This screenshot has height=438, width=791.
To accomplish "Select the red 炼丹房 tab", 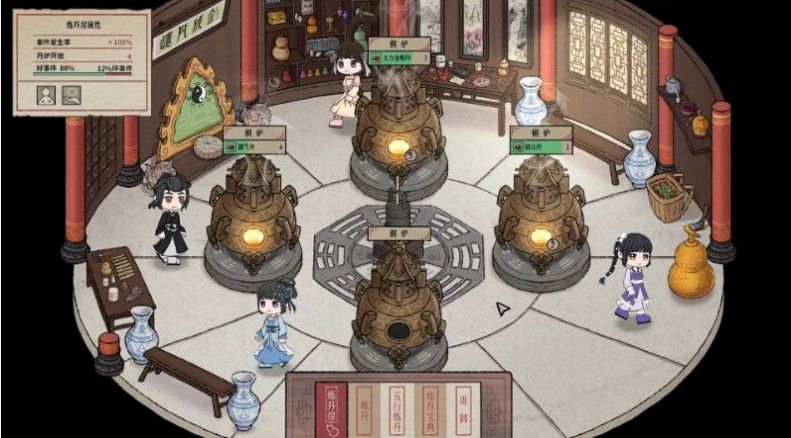I will click(x=332, y=406).
